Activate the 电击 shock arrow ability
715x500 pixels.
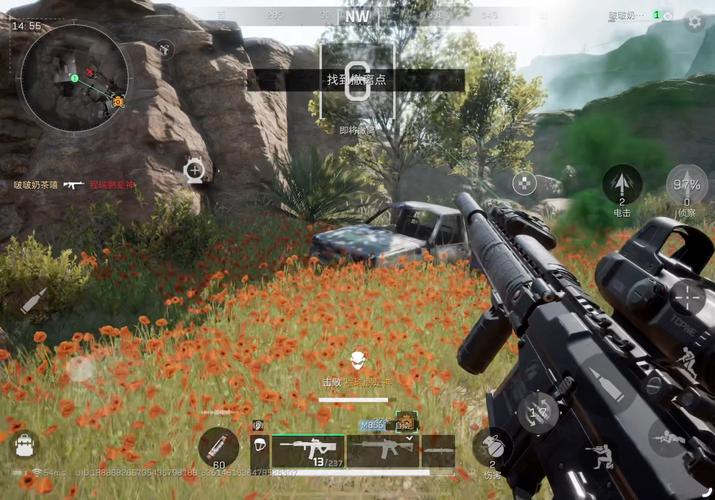(622, 184)
